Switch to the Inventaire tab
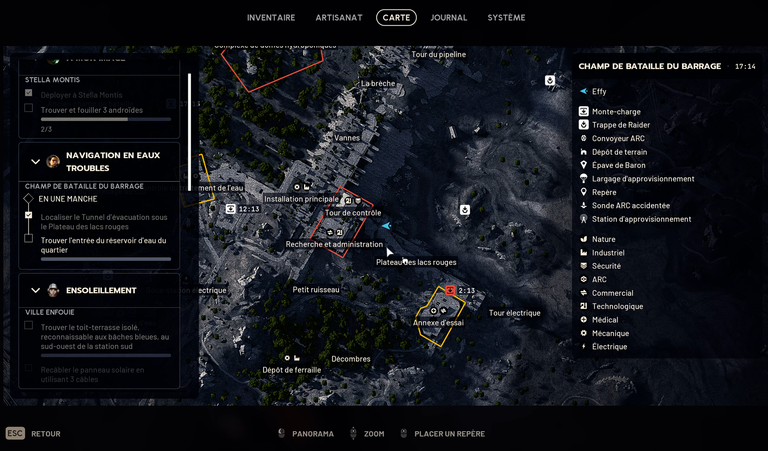Image resolution: width=768 pixels, height=451 pixels. (271, 17)
